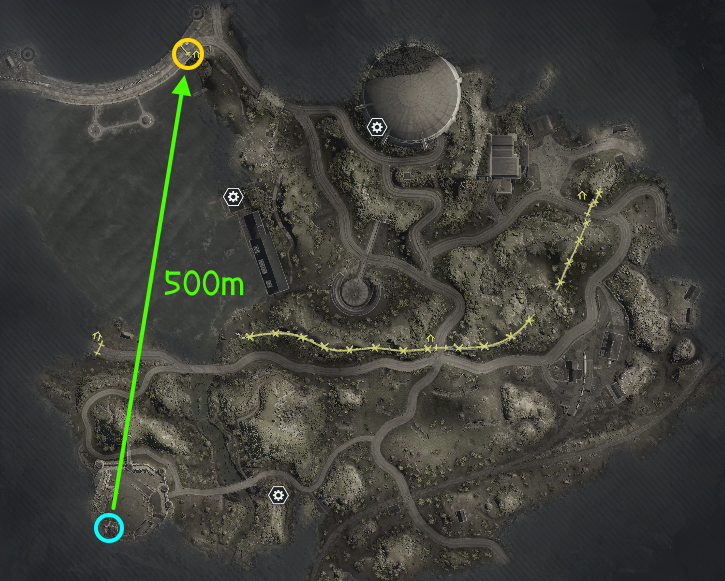Click the gear marker beside the dome
This screenshot has height=581, width=725.
point(376,127)
